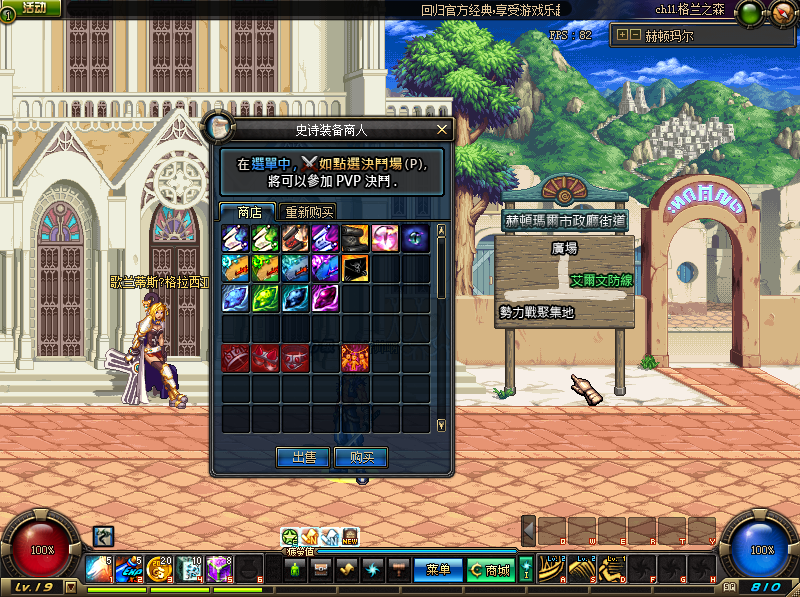
Task: Close the epic equipment merchant window
Action: pos(442,130)
